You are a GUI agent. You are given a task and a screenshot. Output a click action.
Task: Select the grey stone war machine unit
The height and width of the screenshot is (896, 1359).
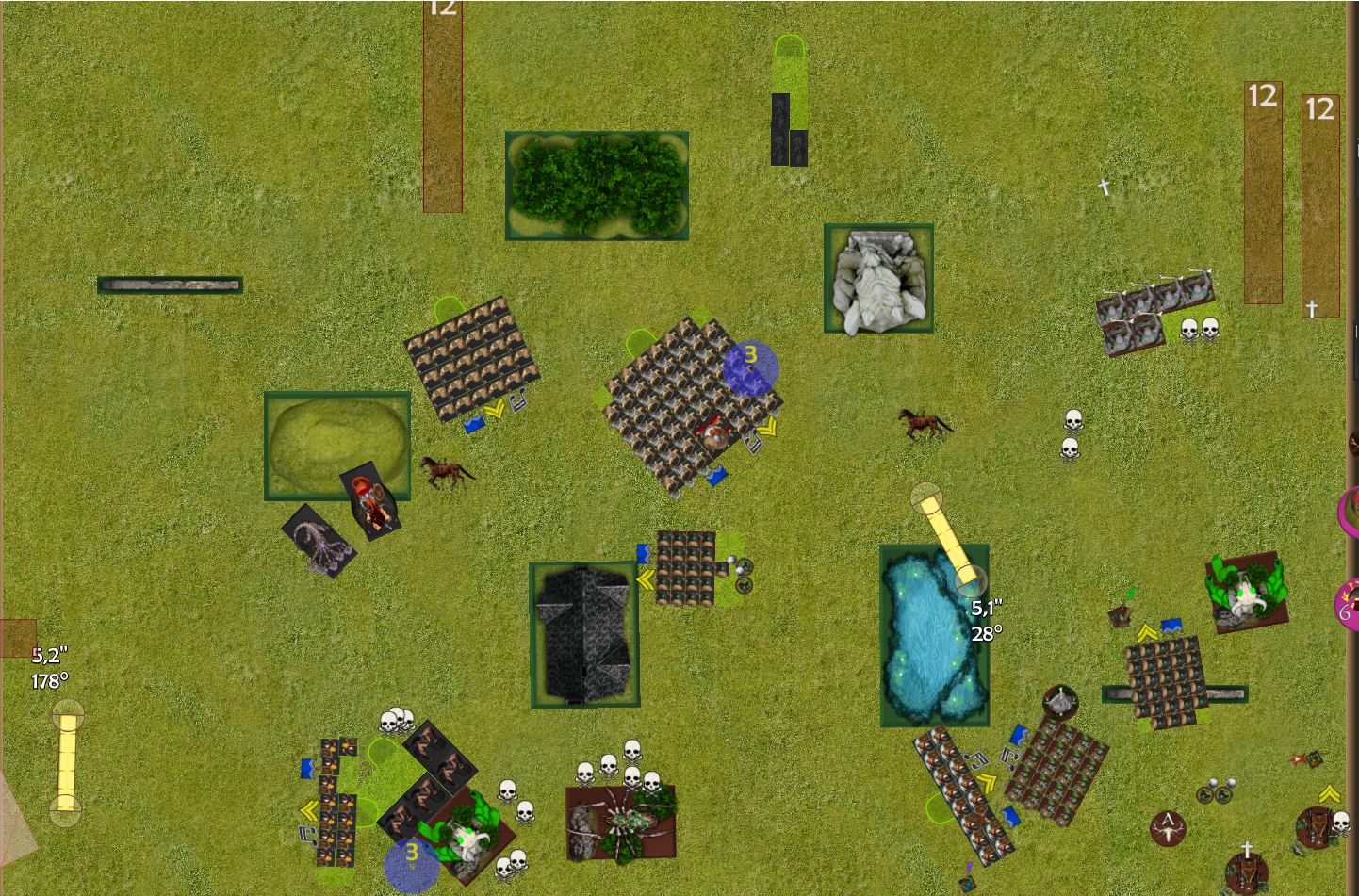(x=1154, y=312)
